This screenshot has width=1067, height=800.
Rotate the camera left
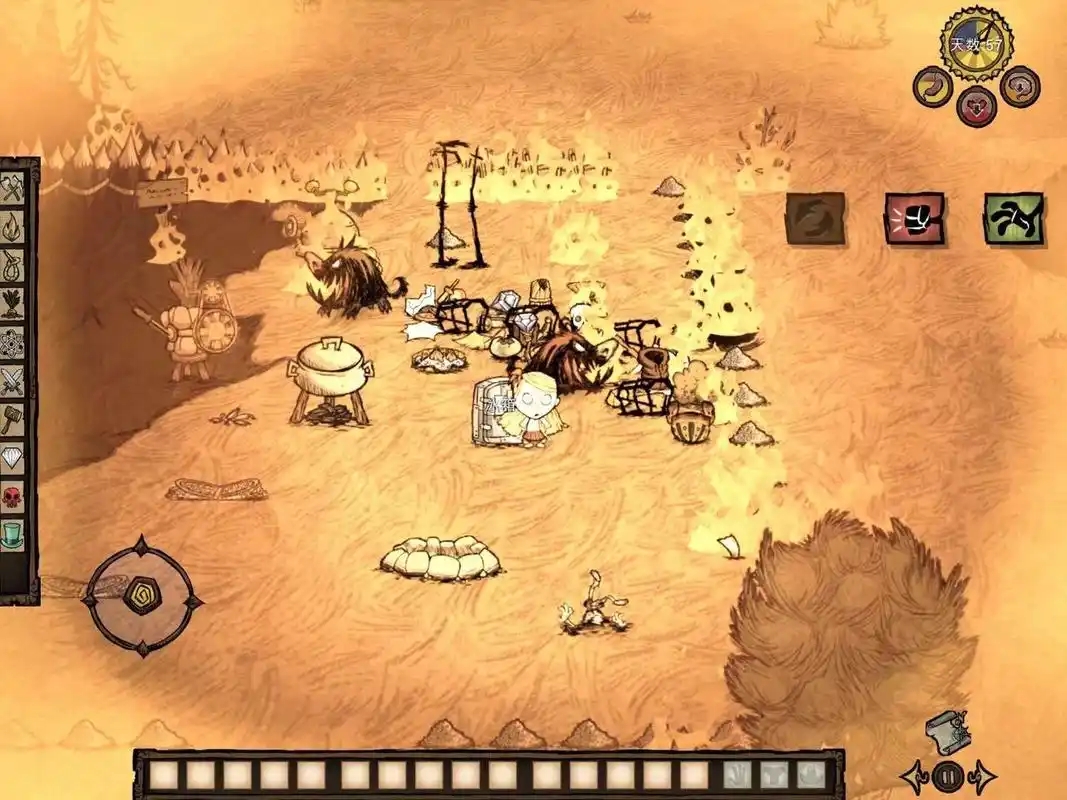point(914,775)
